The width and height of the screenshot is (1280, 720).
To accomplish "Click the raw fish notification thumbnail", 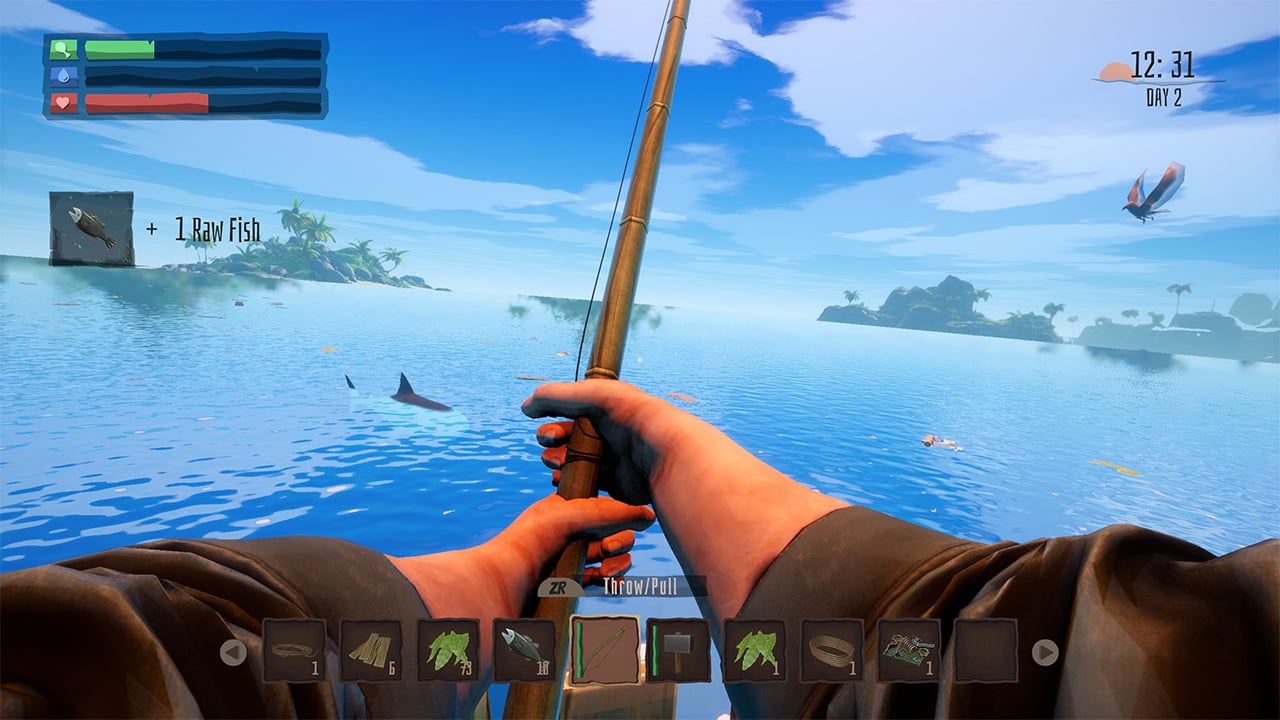I will point(92,230).
